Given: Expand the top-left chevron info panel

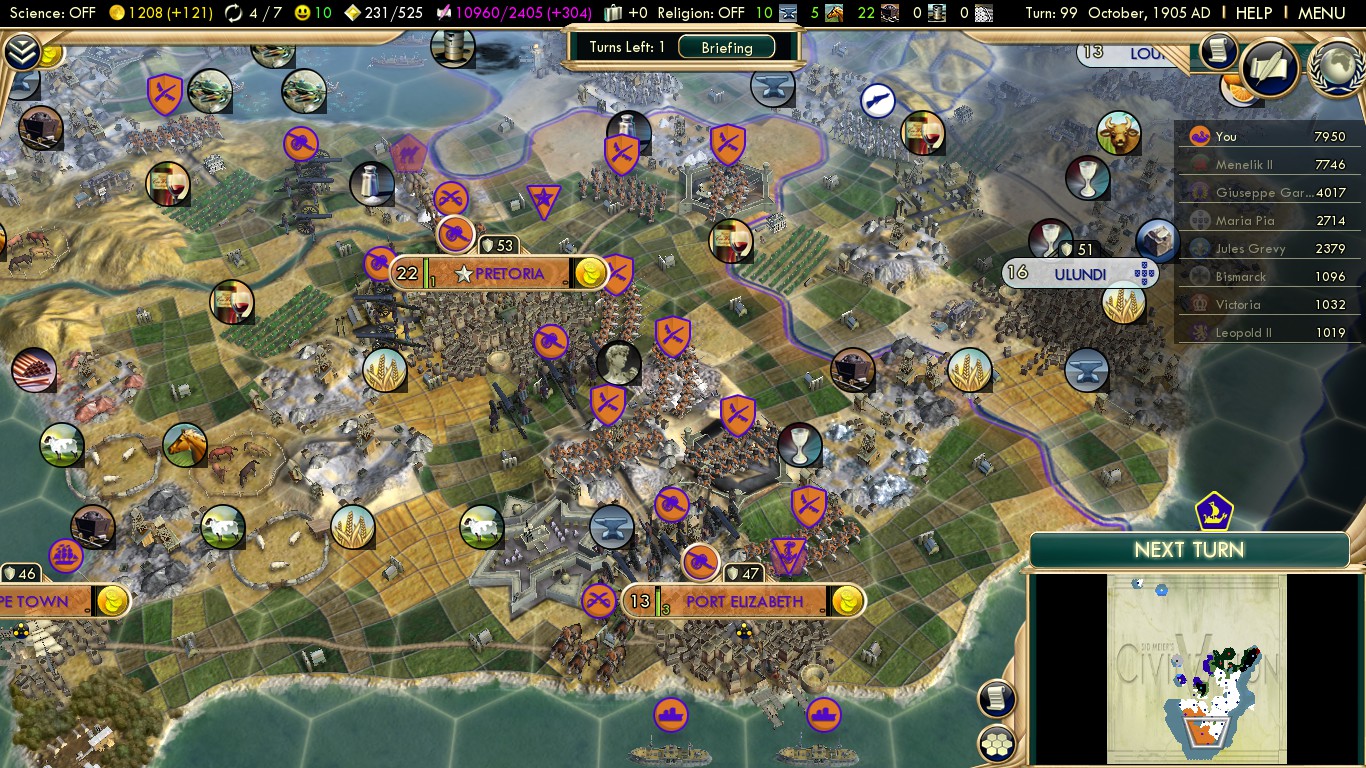Looking at the screenshot, I should pos(22,50).
